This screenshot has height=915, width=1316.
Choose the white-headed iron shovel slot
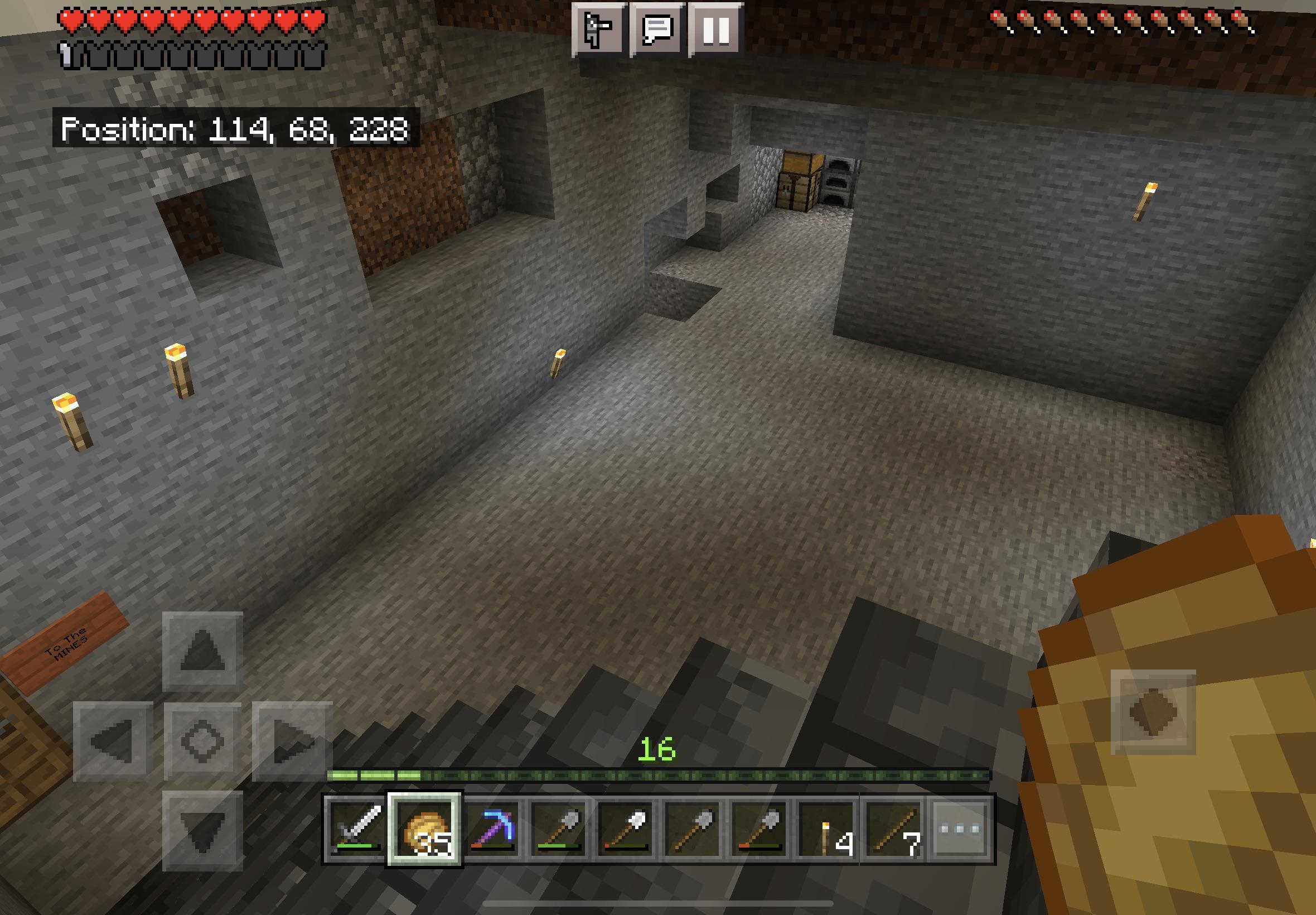627,829
